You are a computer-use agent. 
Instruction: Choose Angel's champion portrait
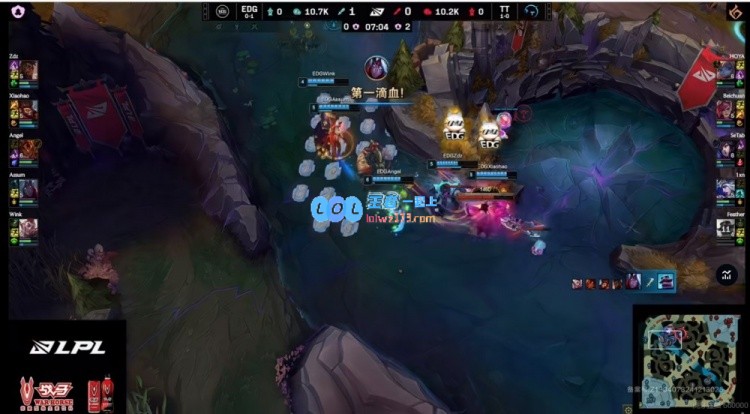(x=29, y=149)
